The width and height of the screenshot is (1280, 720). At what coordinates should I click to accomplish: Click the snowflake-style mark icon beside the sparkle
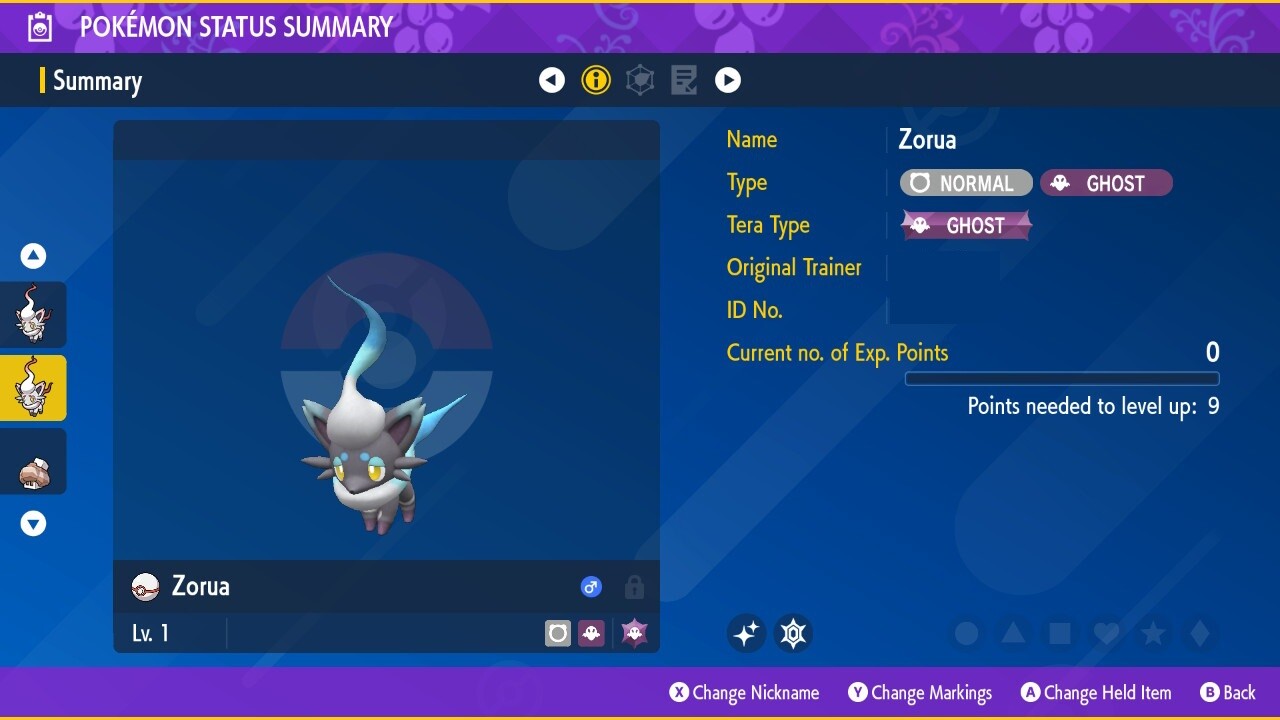pos(793,633)
